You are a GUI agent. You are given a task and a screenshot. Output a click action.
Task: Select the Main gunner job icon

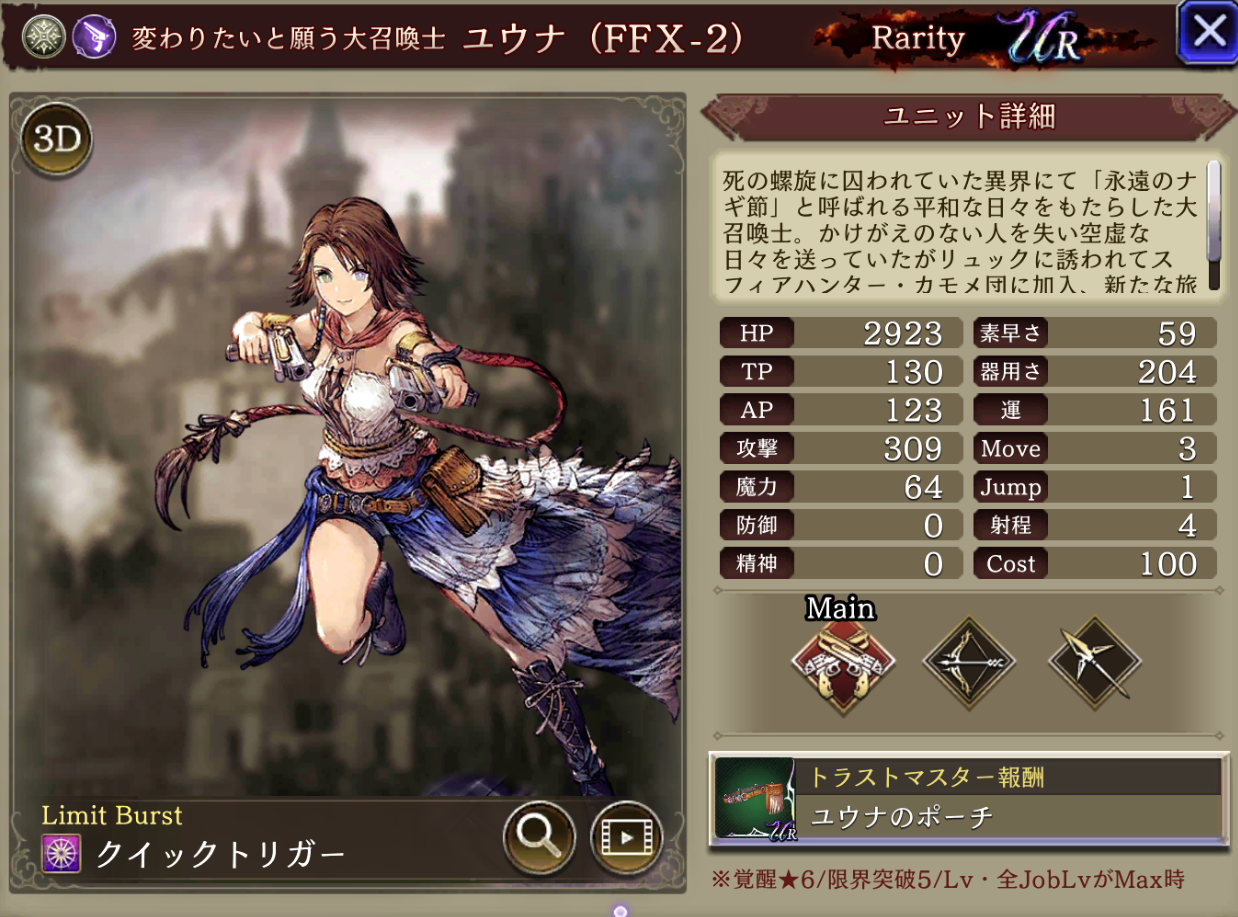842,660
